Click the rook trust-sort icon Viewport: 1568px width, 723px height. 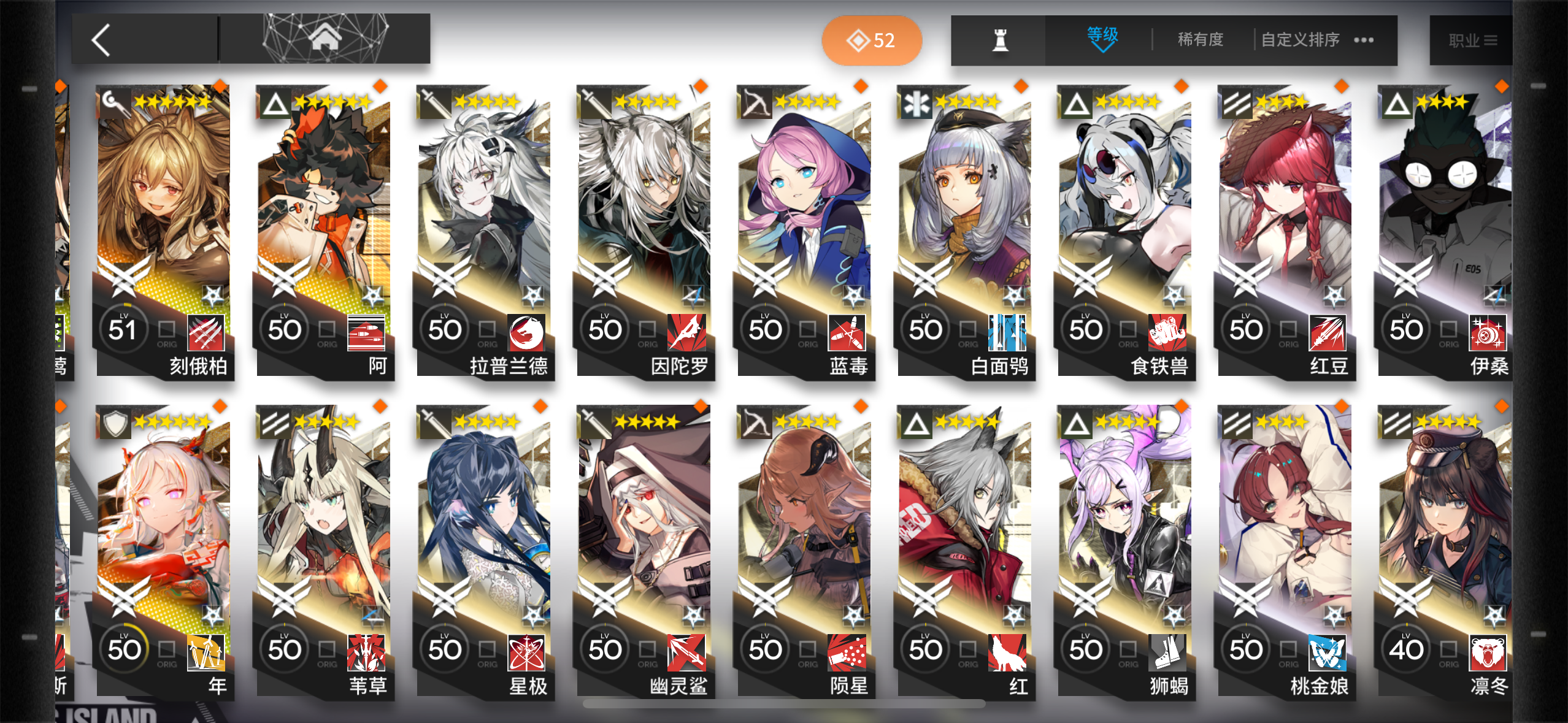998,39
